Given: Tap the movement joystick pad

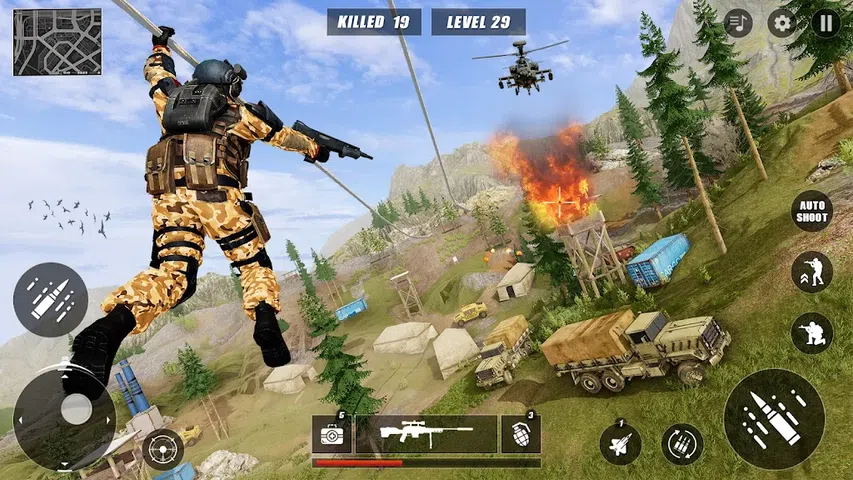Looking at the screenshot, I should (x=64, y=408).
